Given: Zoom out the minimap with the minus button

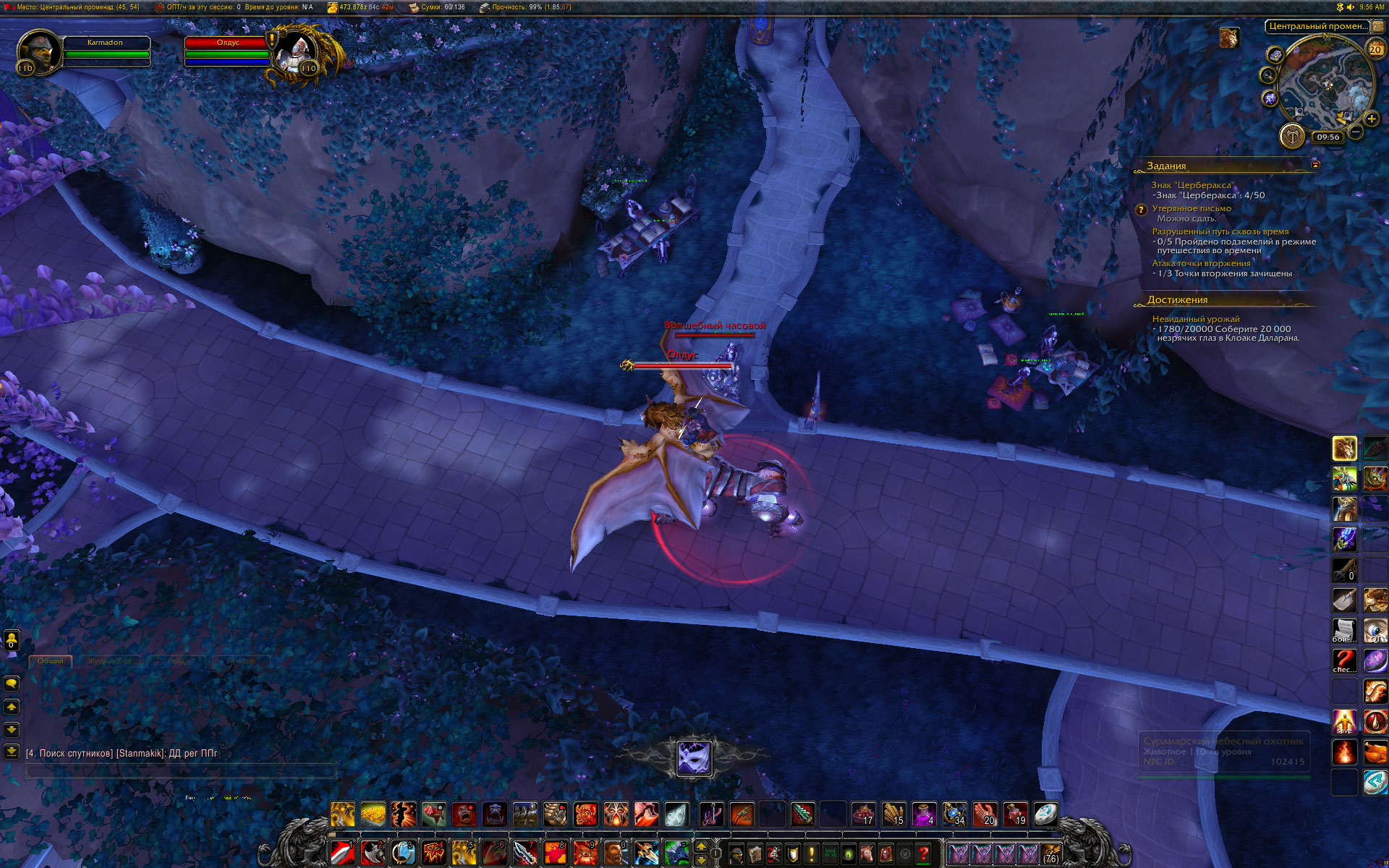Looking at the screenshot, I should [x=1356, y=132].
